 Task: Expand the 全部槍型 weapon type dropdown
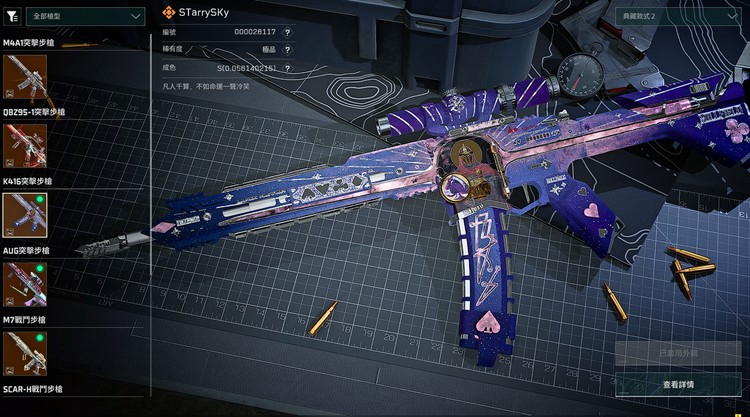(86, 16)
